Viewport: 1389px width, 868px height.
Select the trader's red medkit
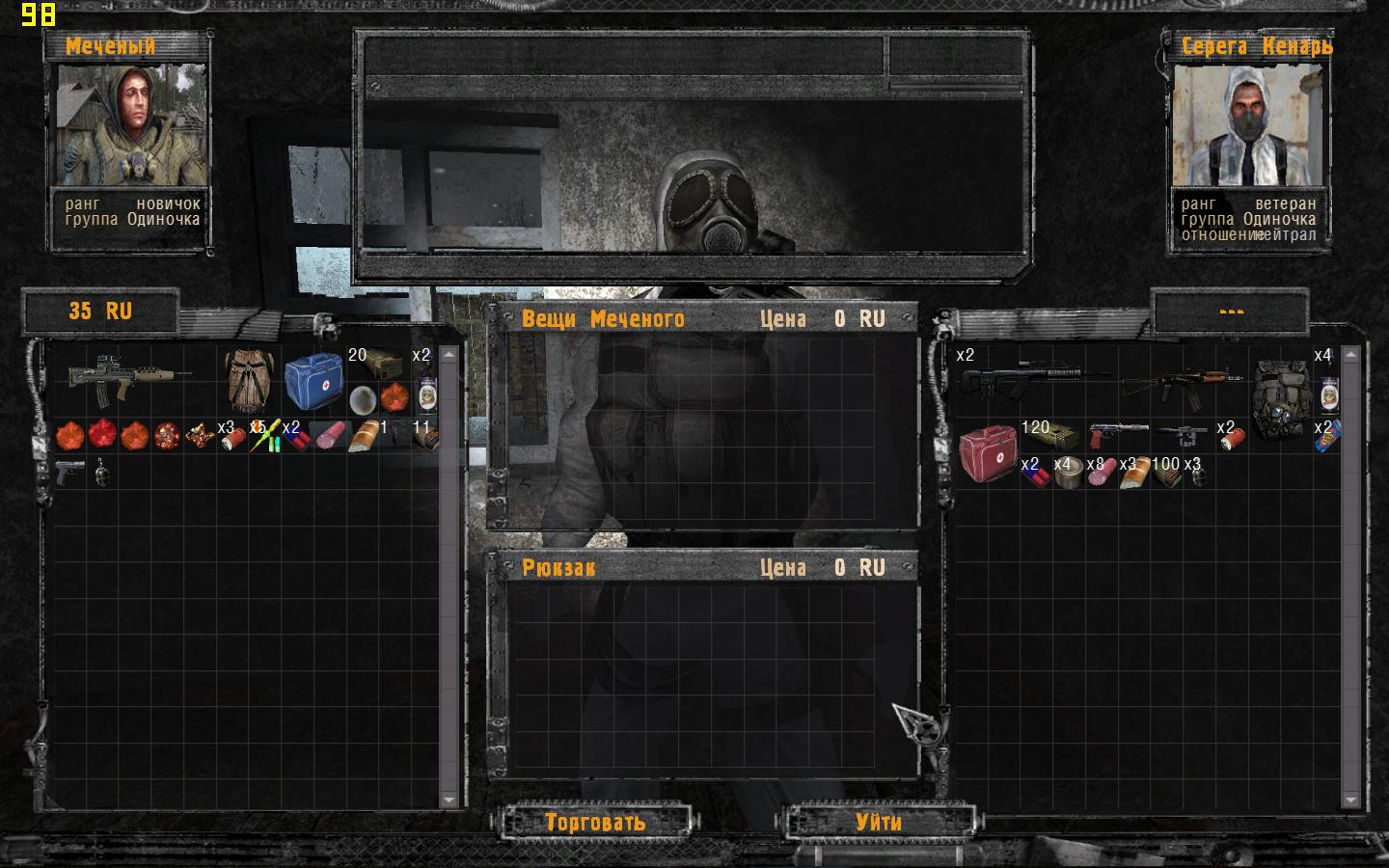click(987, 452)
